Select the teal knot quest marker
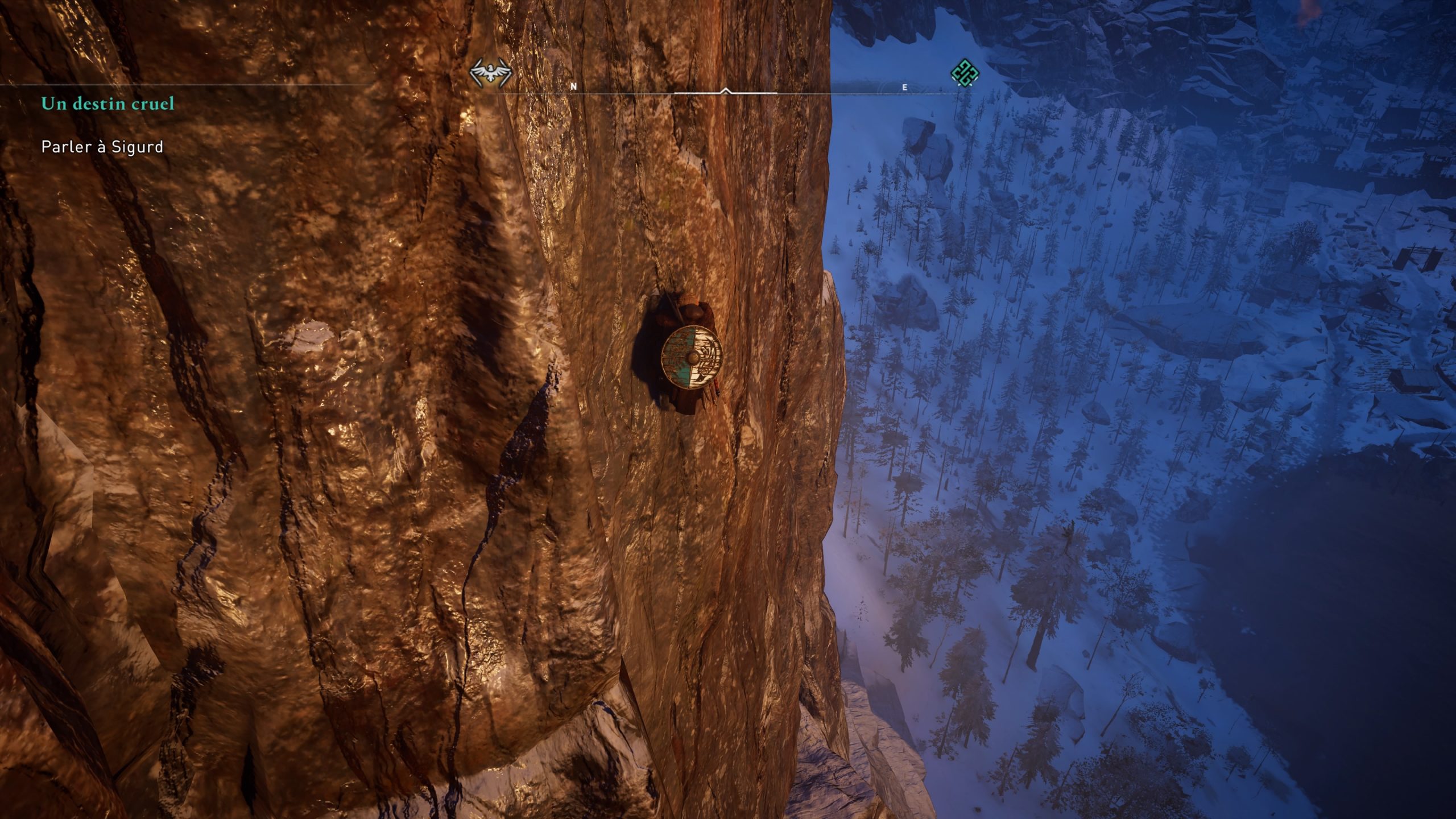The height and width of the screenshot is (819, 1456). pos(965,74)
